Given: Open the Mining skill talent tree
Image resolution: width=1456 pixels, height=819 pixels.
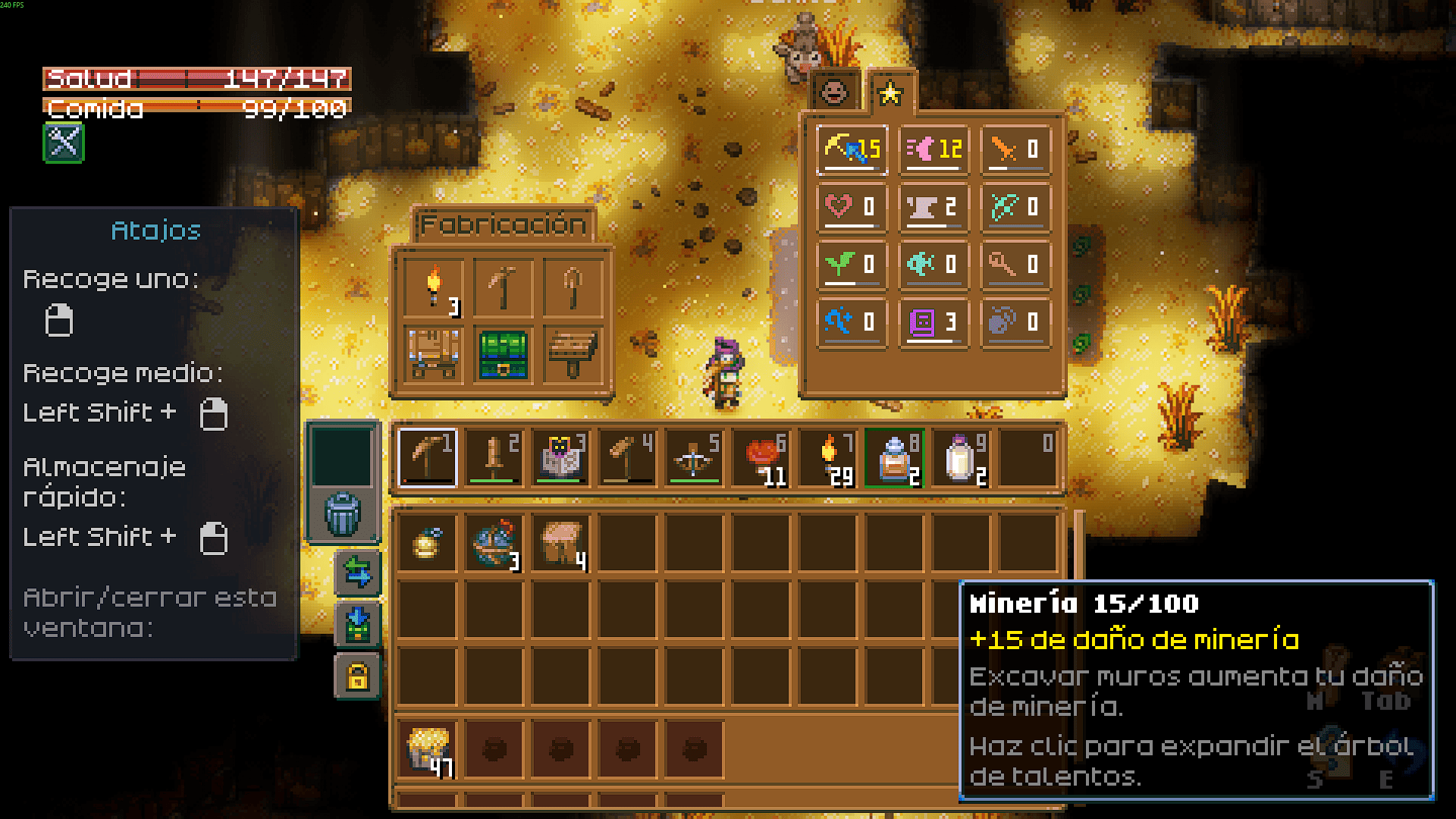Looking at the screenshot, I should pyautogui.click(x=852, y=149).
